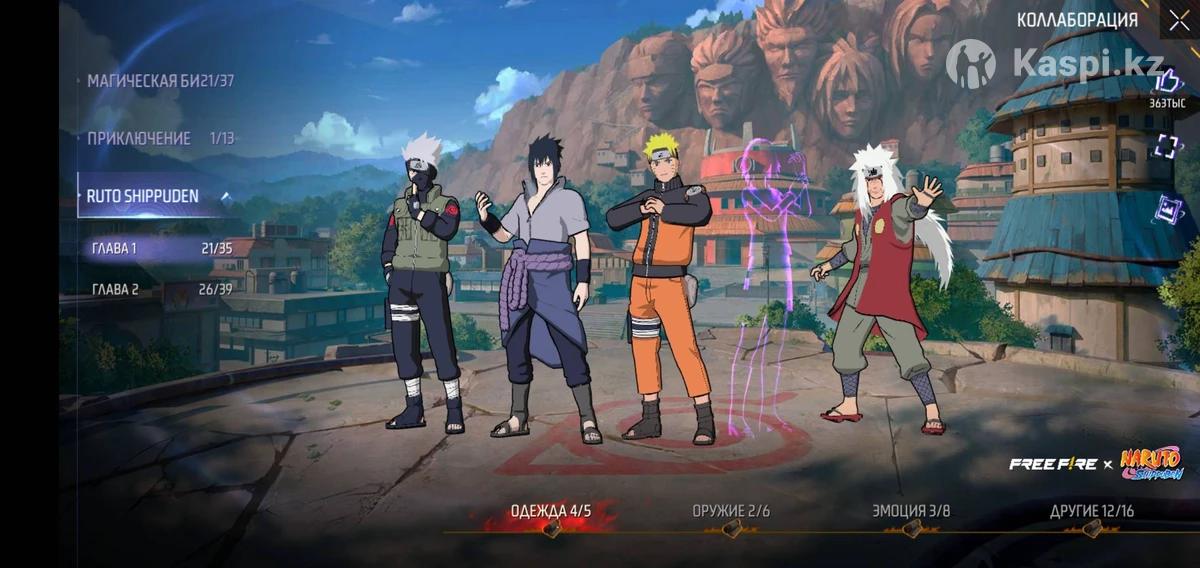This screenshot has height=568, width=1200.
Task: Show the Эмоция 3/8 tab
Action: (911, 512)
